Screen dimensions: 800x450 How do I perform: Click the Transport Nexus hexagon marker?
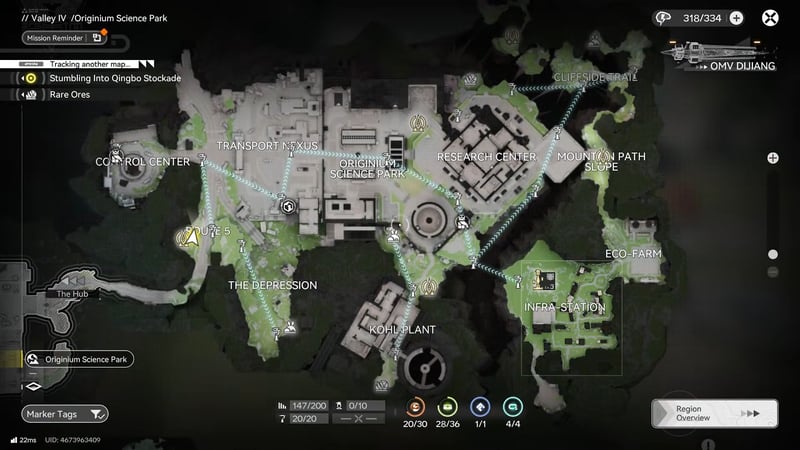coord(288,207)
